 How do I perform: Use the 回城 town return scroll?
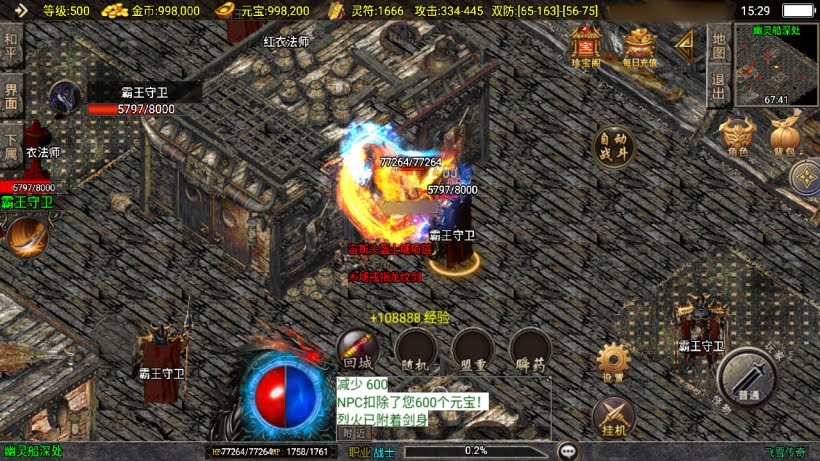pyautogui.click(x=357, y=349)
